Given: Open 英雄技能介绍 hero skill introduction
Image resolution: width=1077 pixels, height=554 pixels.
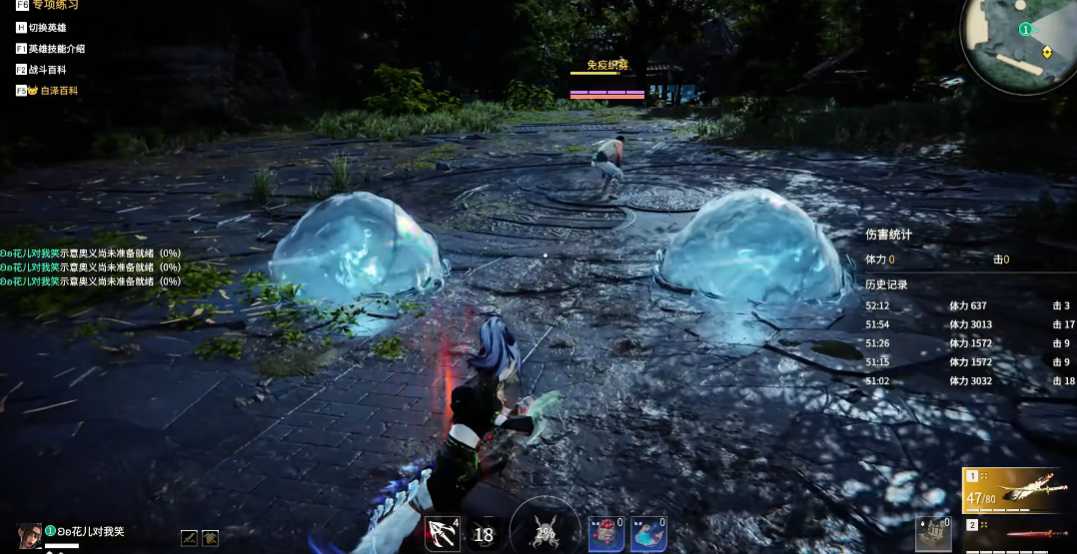Looking at the screenshot, I should tap(56, 49).
